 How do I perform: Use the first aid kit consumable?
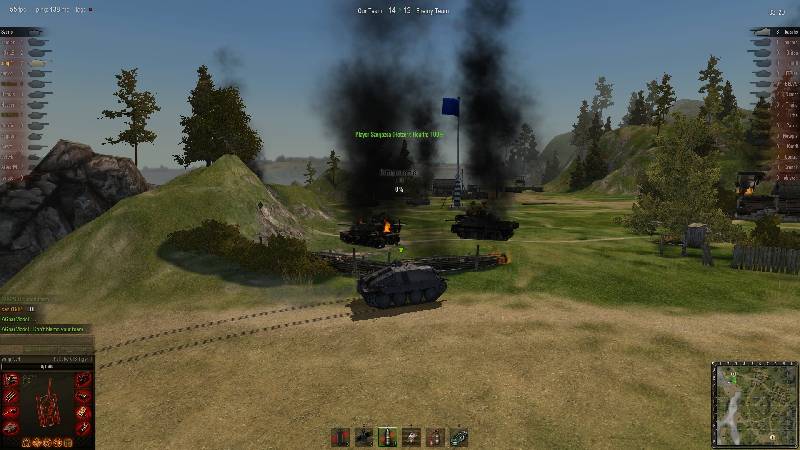coord(411,437)
